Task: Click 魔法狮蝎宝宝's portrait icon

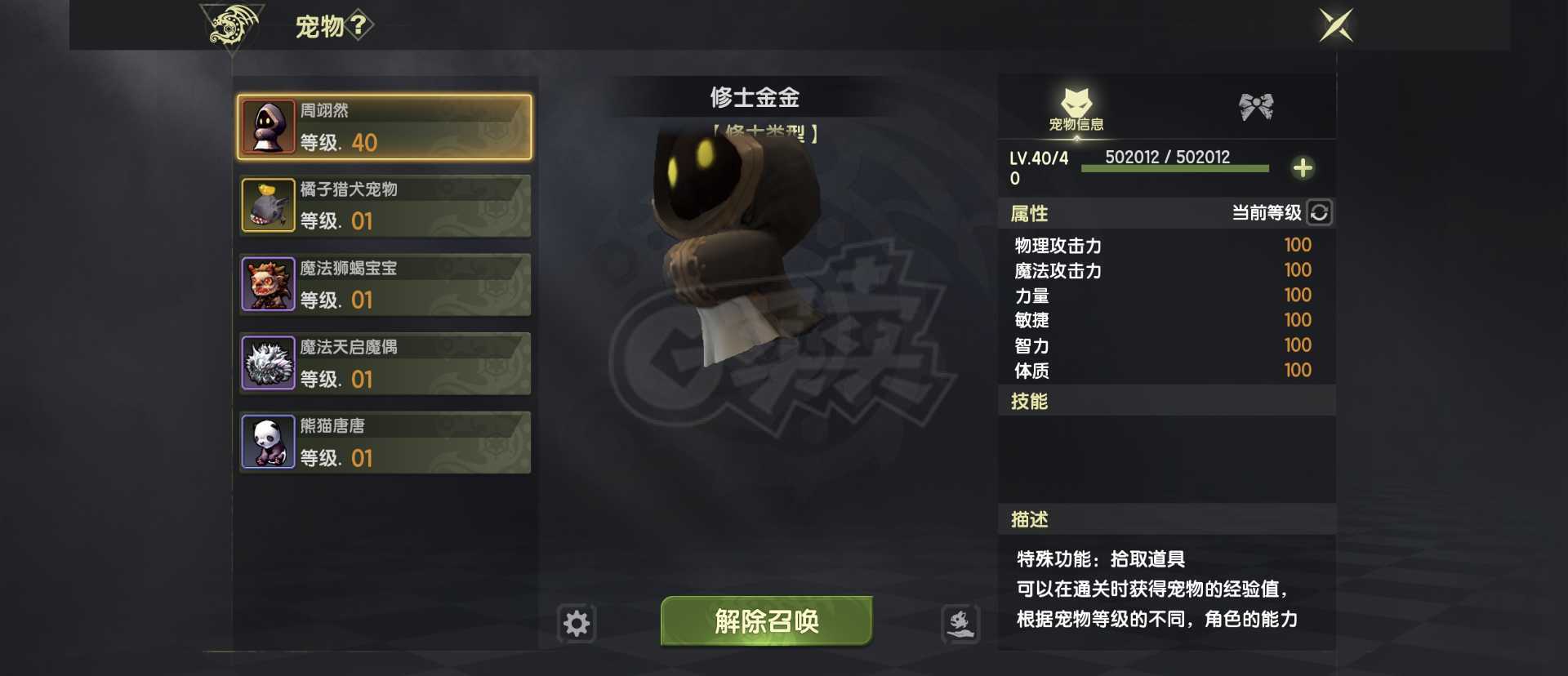Action: 268,284
